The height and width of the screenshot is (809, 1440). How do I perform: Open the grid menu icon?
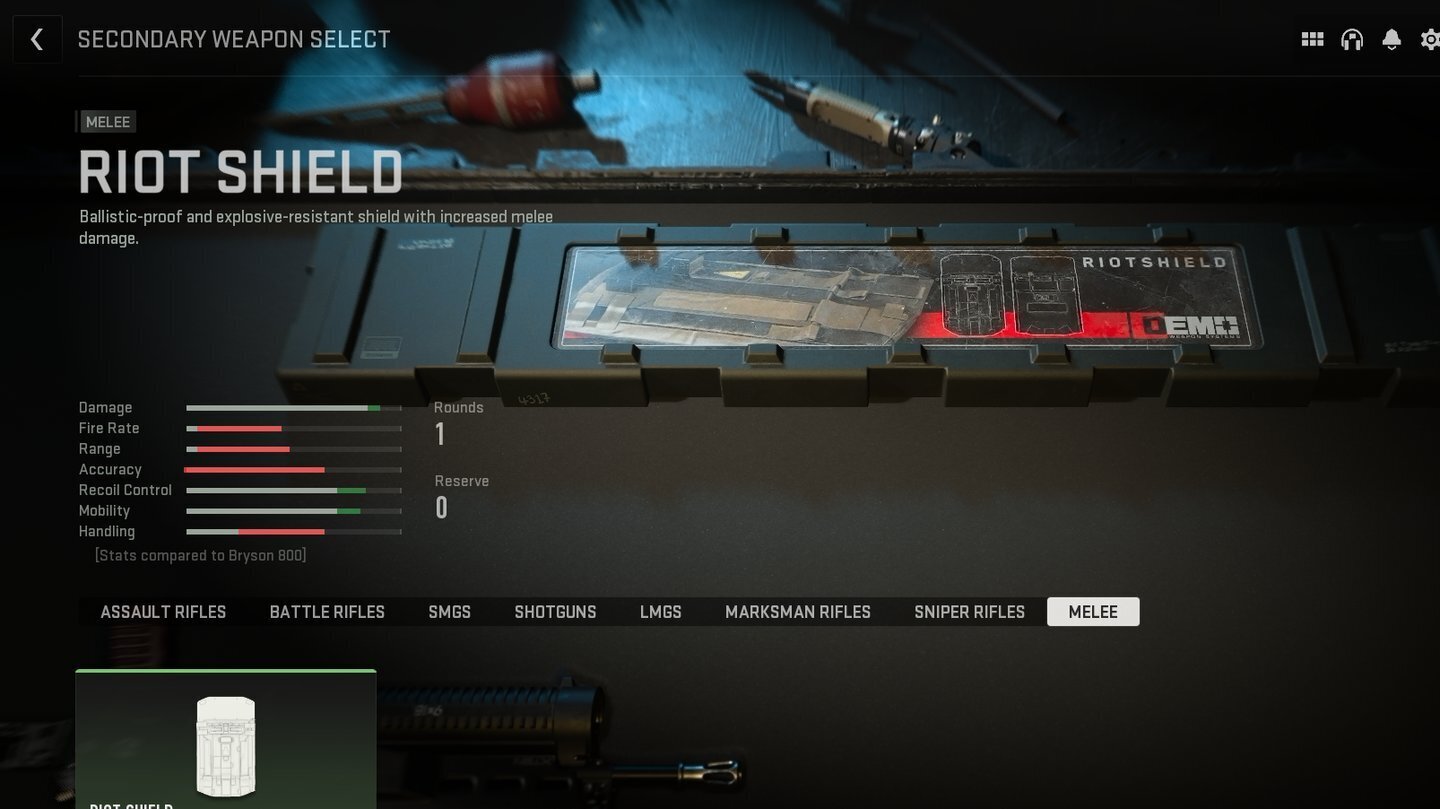1312,39
